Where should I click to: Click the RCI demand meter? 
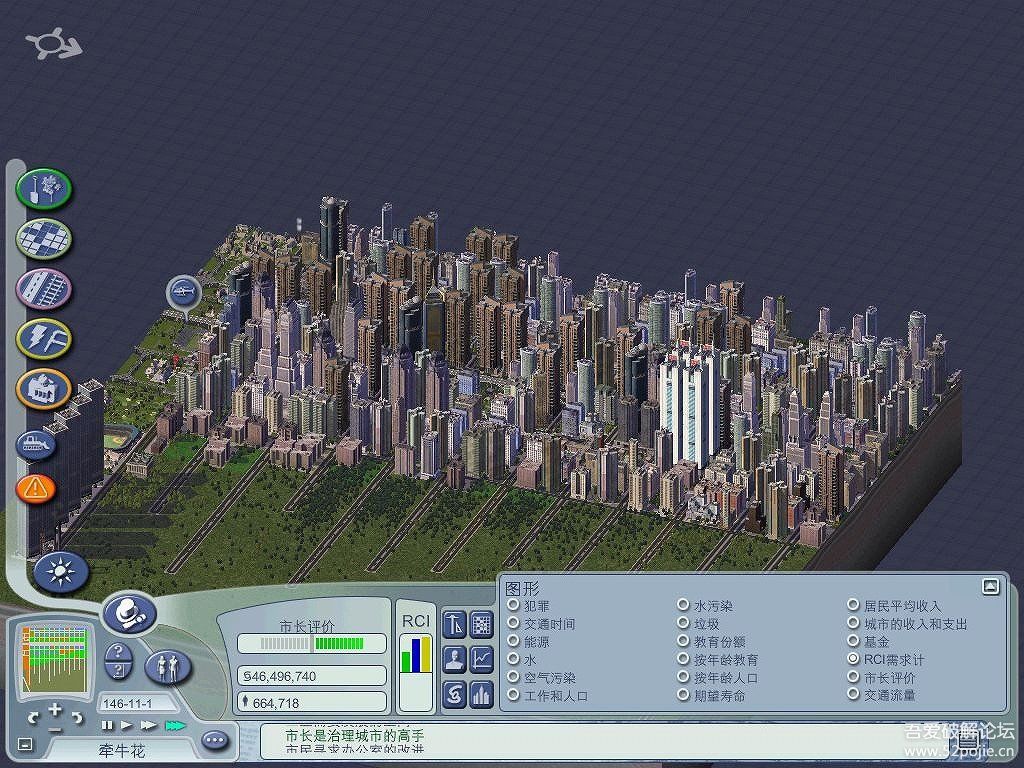coord(416,655)
